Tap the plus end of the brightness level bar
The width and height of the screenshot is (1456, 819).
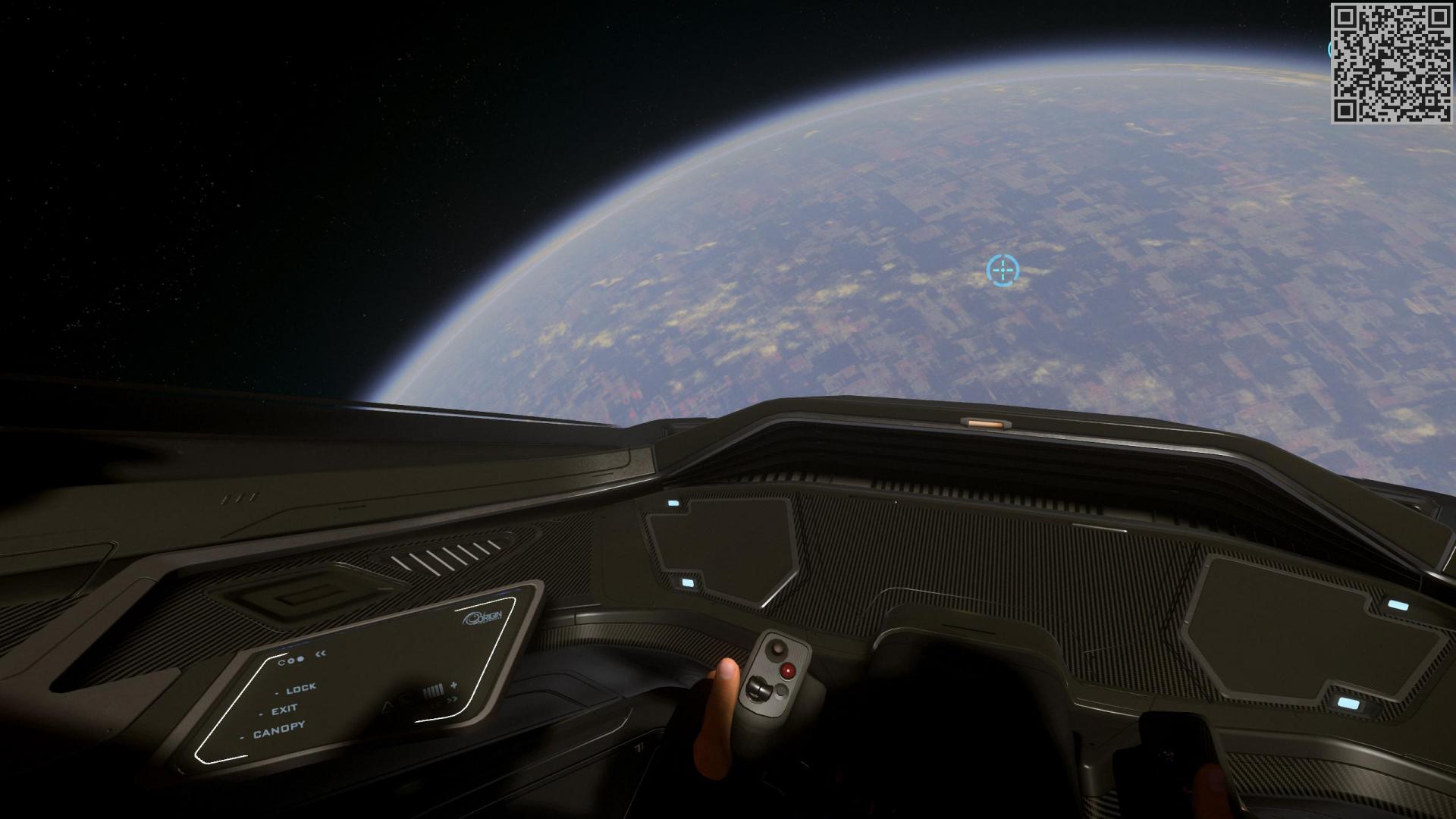pos(453,685)
